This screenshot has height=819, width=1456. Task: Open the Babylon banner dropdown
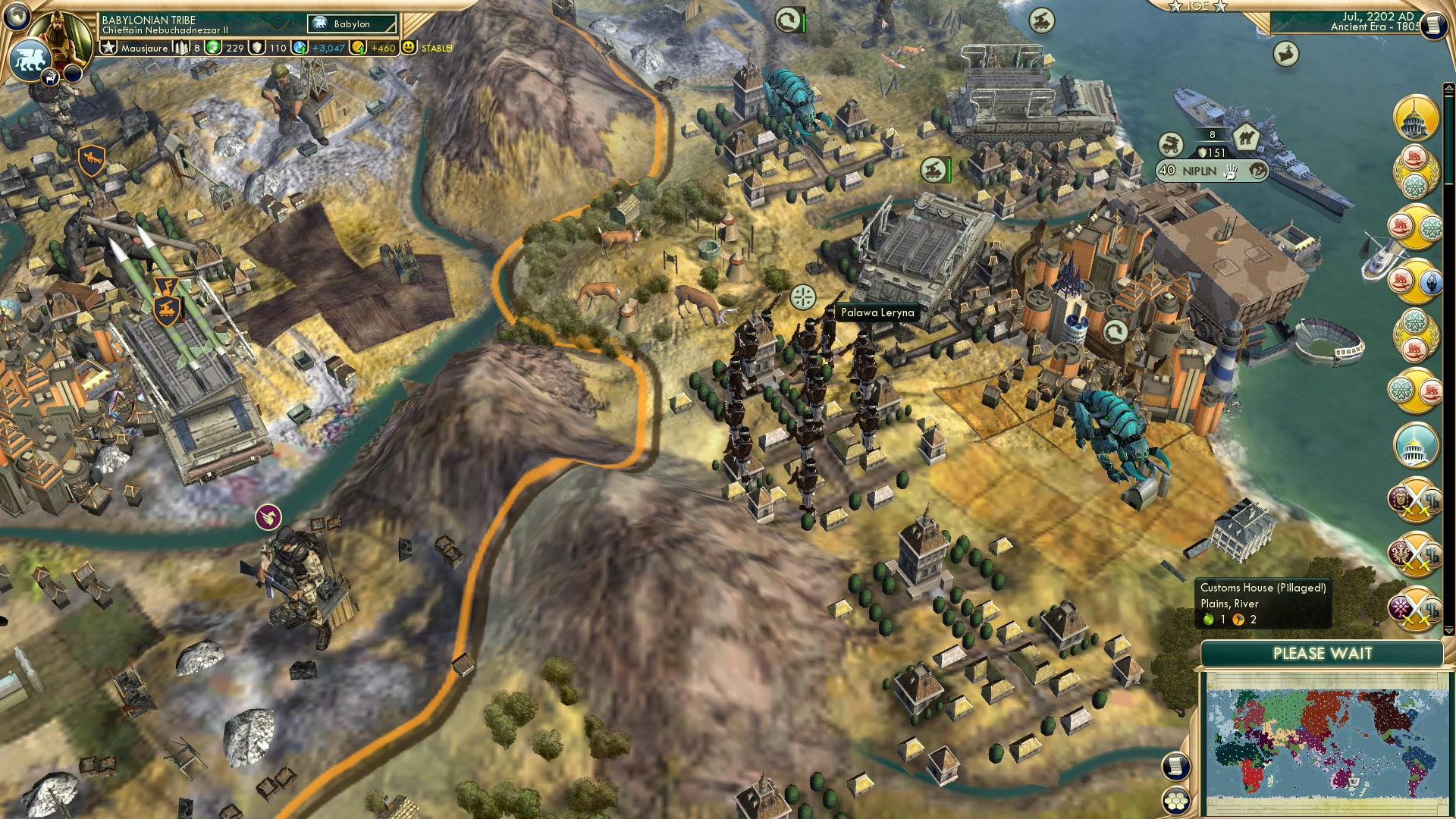pos(349,24)
